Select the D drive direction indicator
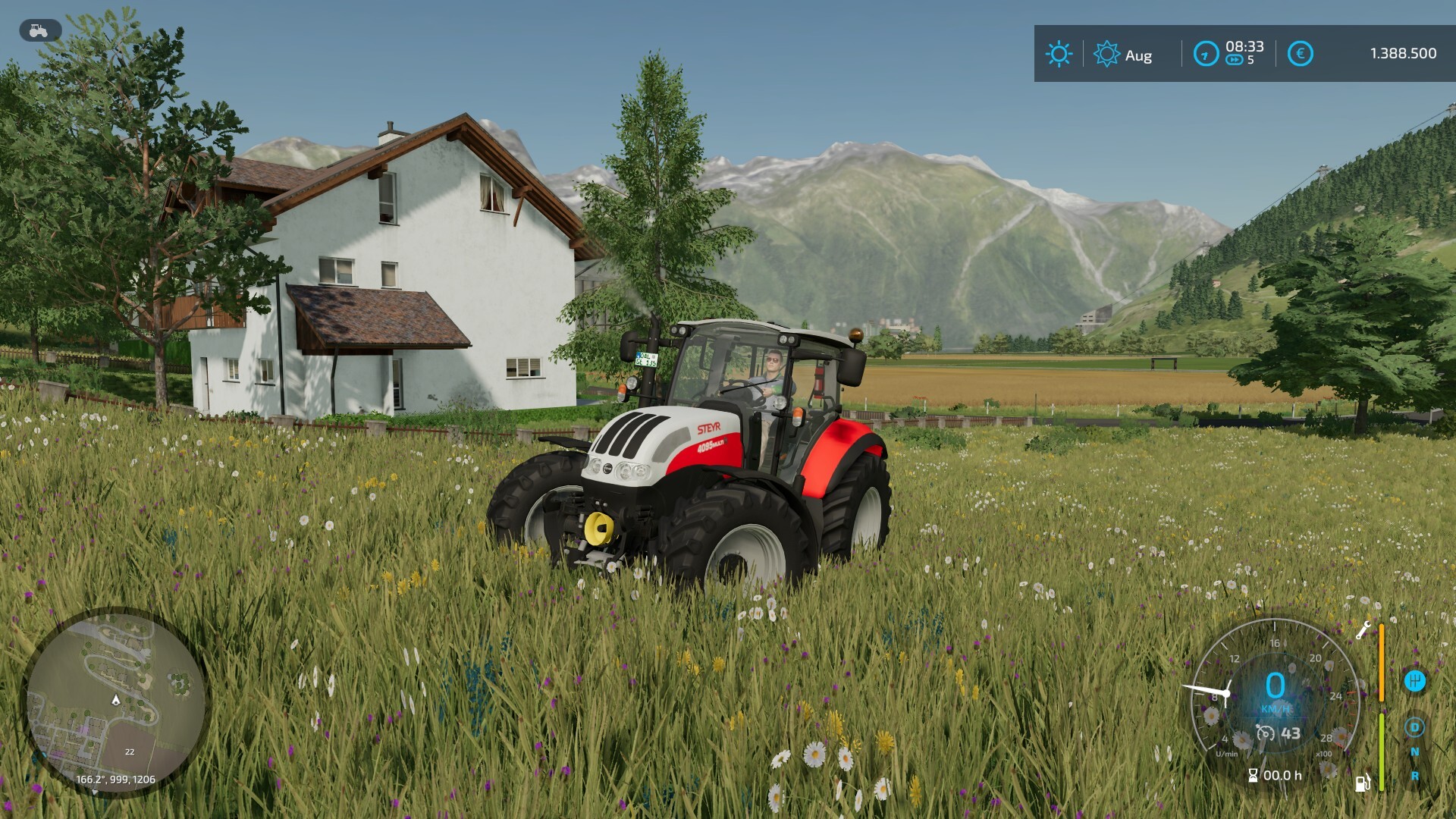Image resolution: width=1456 pixels, height=819 pixels. click(1414, 727)
